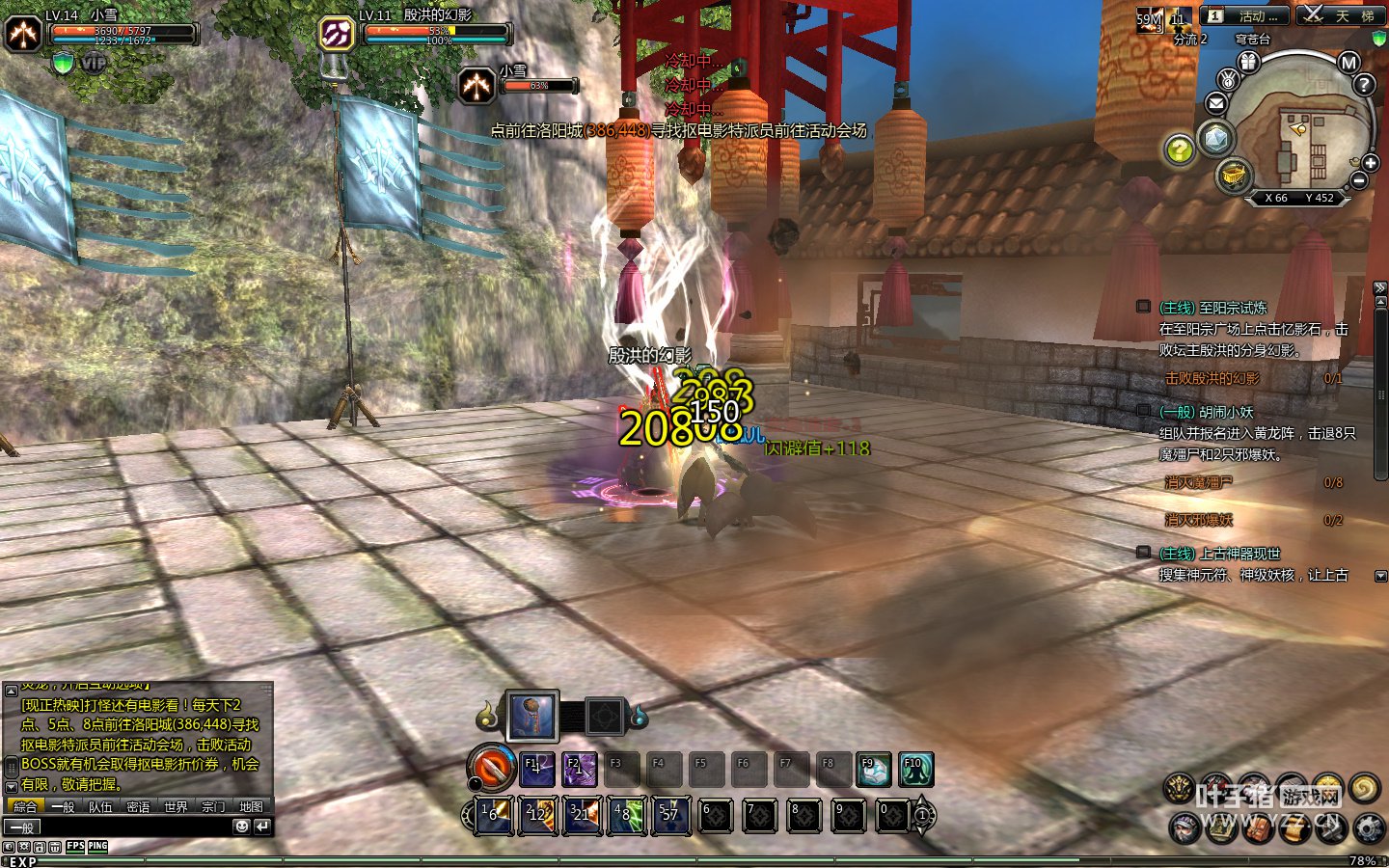Open the gift box icon by the minimap

click(x=1248, y=62)
